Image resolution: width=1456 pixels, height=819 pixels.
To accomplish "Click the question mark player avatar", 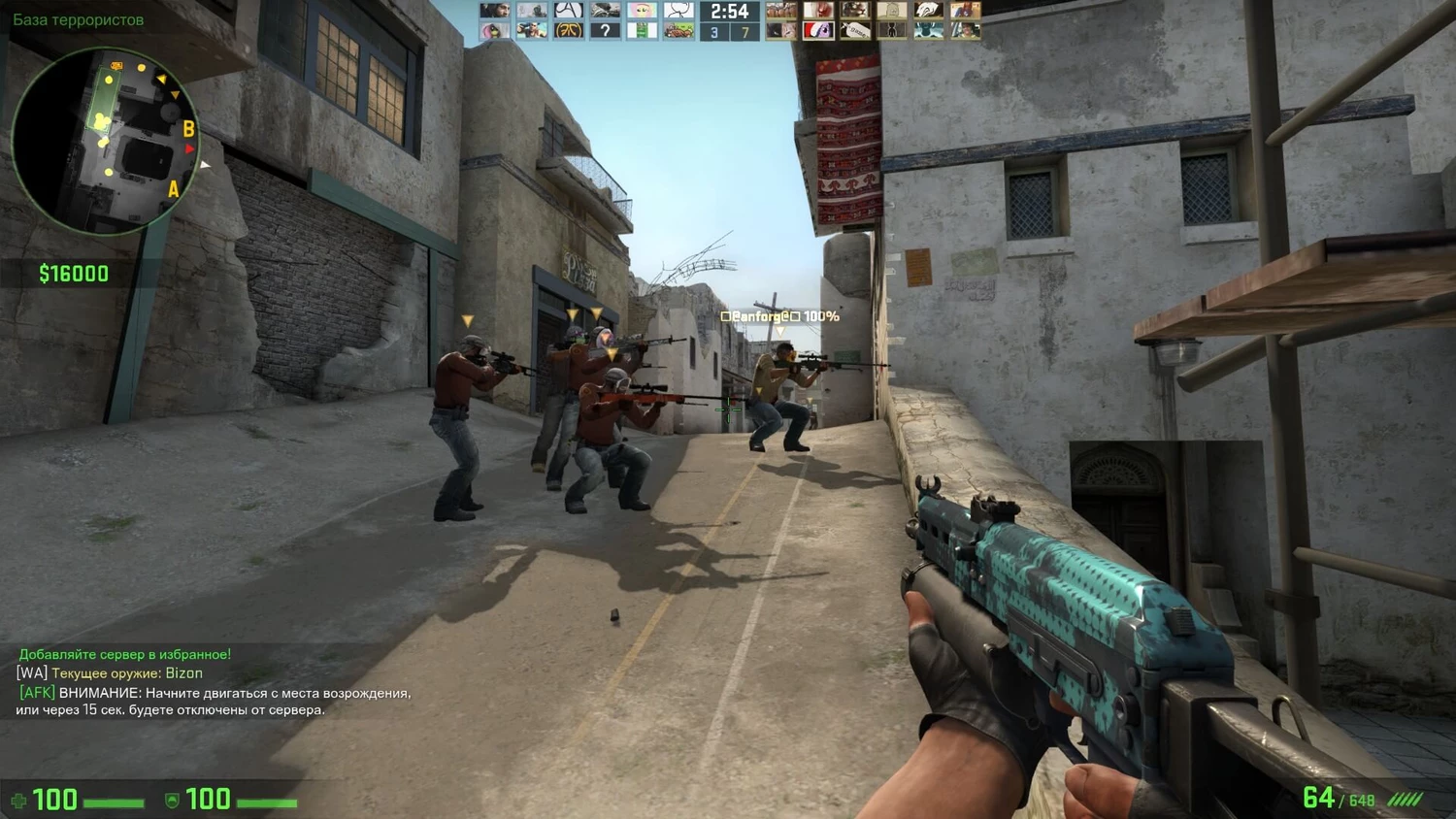I will [605, 31].
